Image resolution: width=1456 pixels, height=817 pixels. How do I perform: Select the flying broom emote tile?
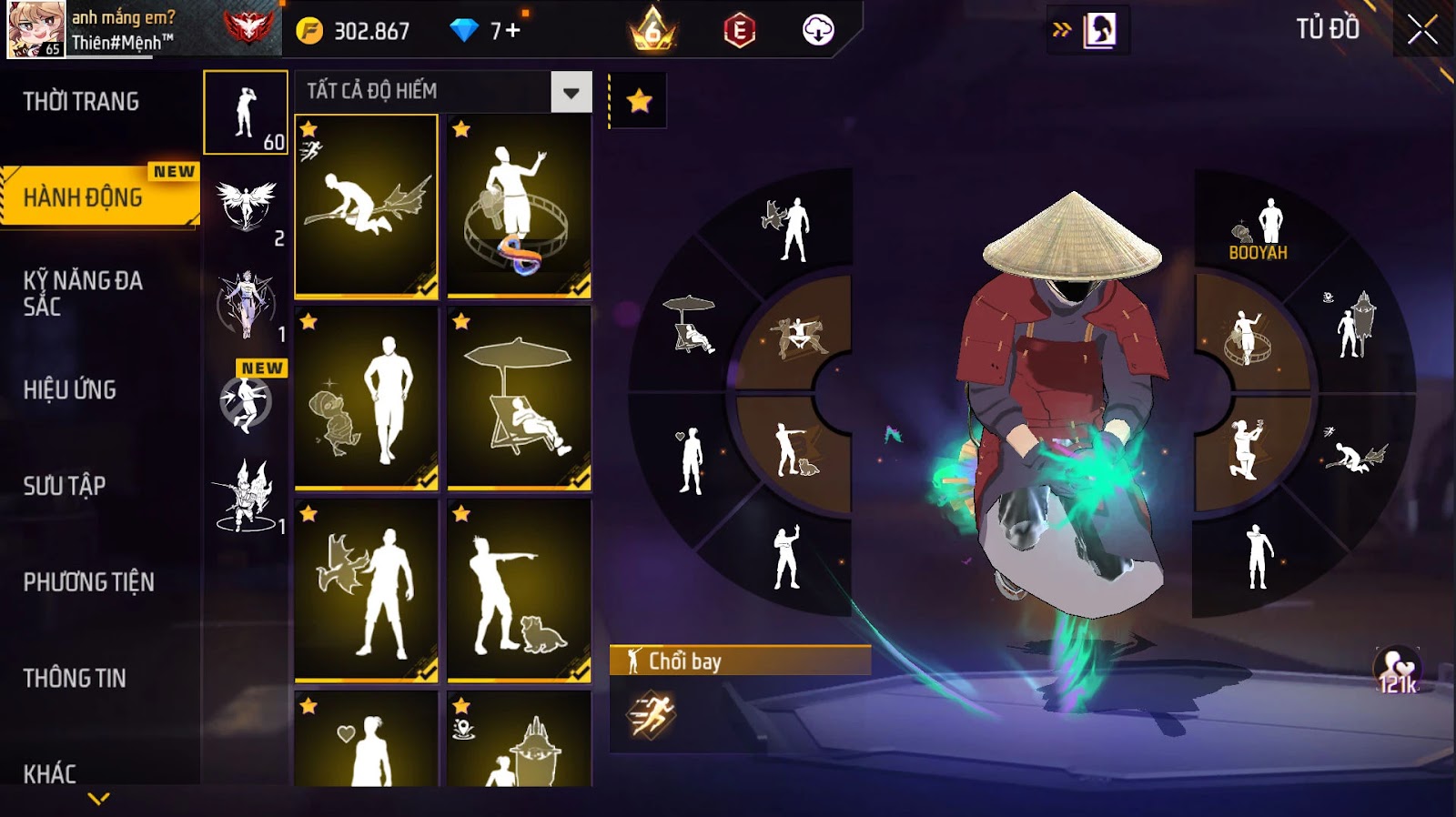click(367, 207)
